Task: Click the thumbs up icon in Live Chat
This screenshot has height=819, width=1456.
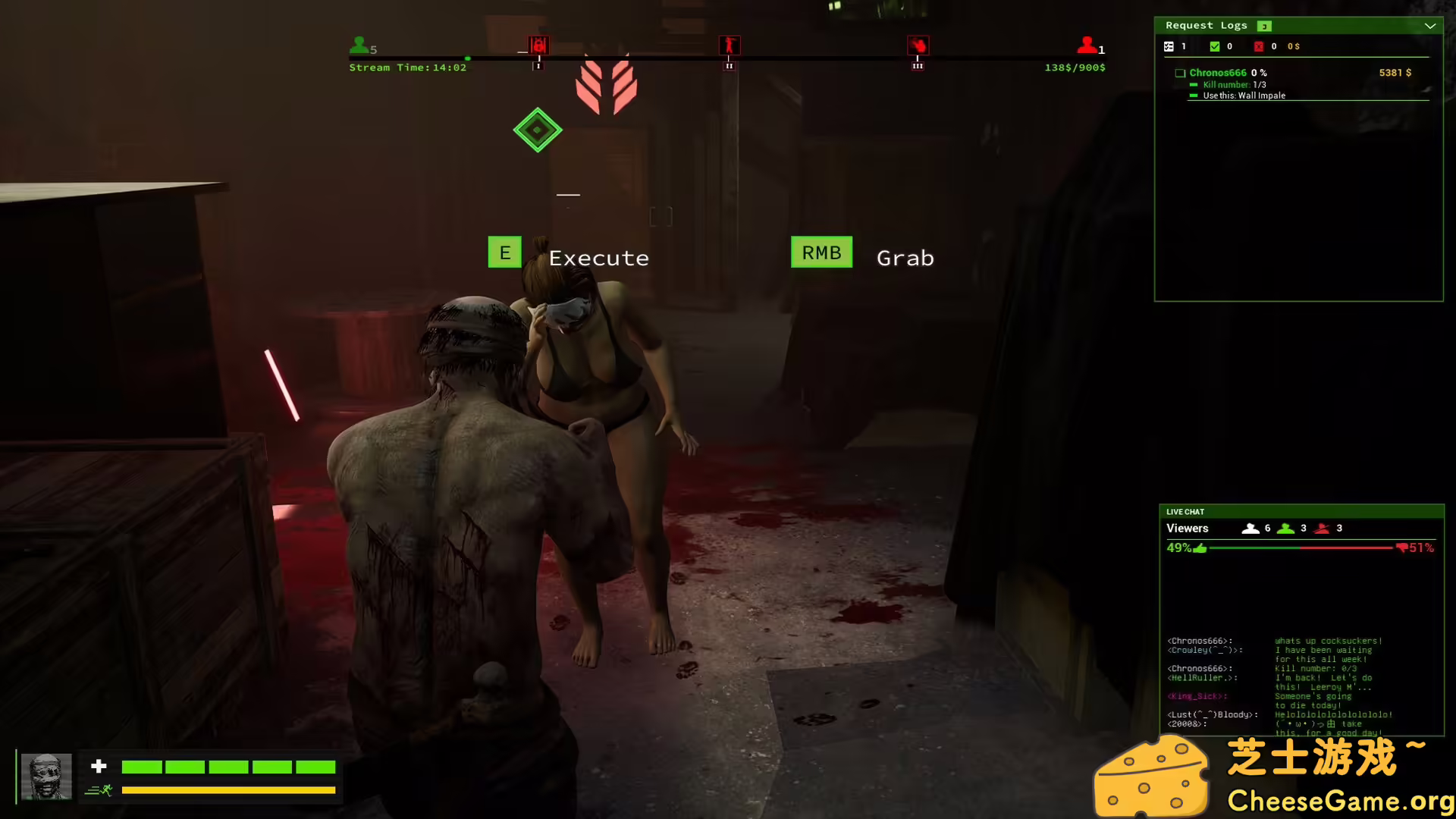Action: 1200,548
